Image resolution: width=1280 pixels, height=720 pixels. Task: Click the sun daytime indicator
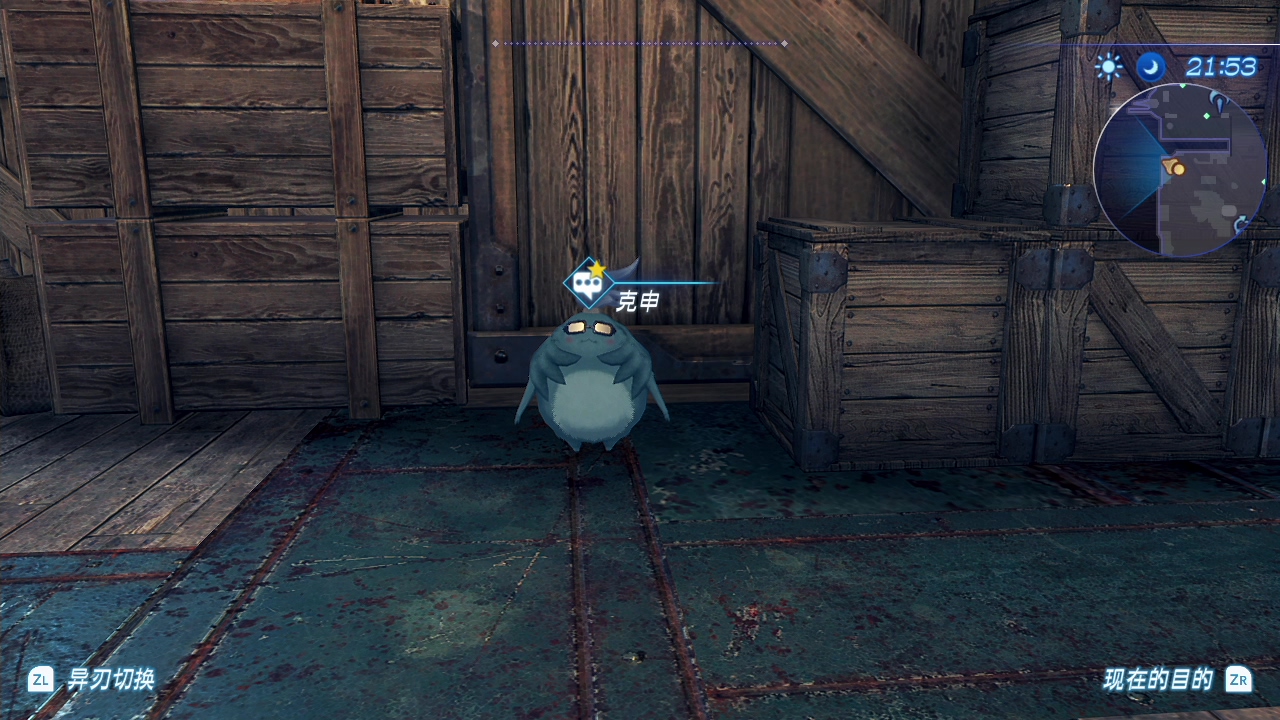point(1108,67)
